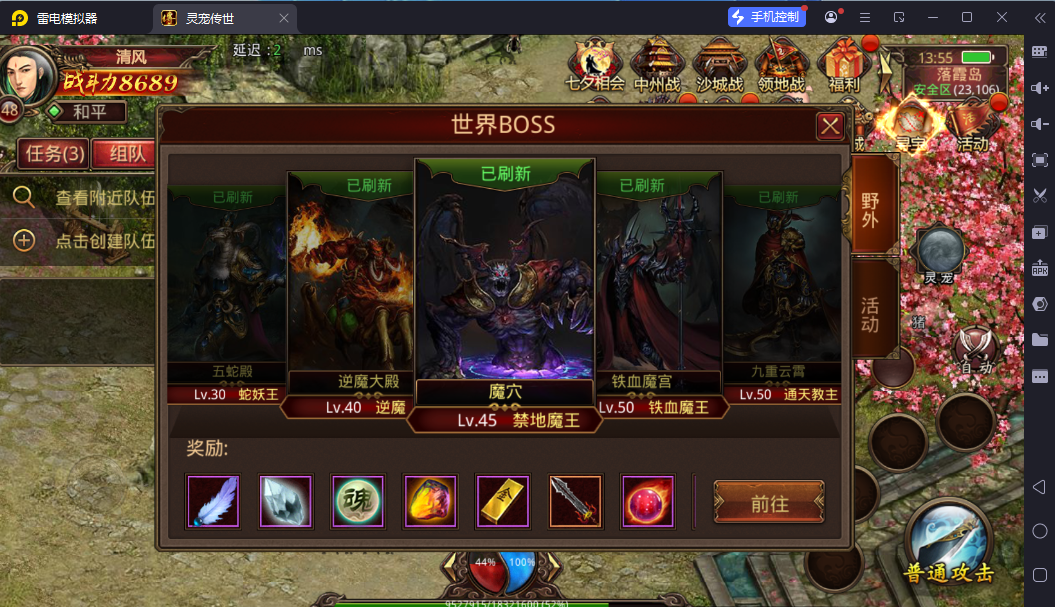Close the 世界BOSS panel
Viewport: 1055px width, 607px height.
tap(830, 126)
